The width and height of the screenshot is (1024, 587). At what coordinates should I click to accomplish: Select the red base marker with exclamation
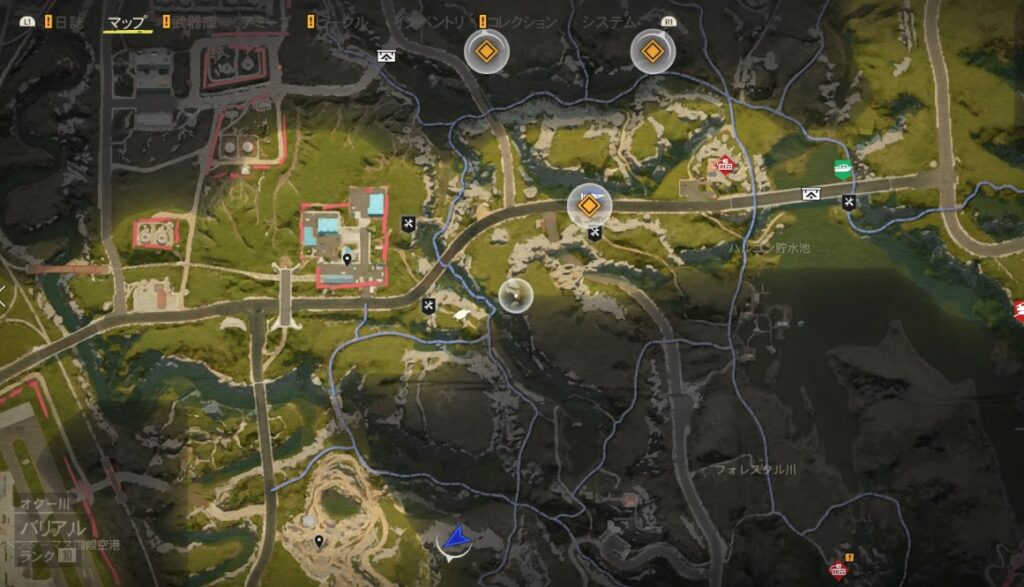(839, 569)
